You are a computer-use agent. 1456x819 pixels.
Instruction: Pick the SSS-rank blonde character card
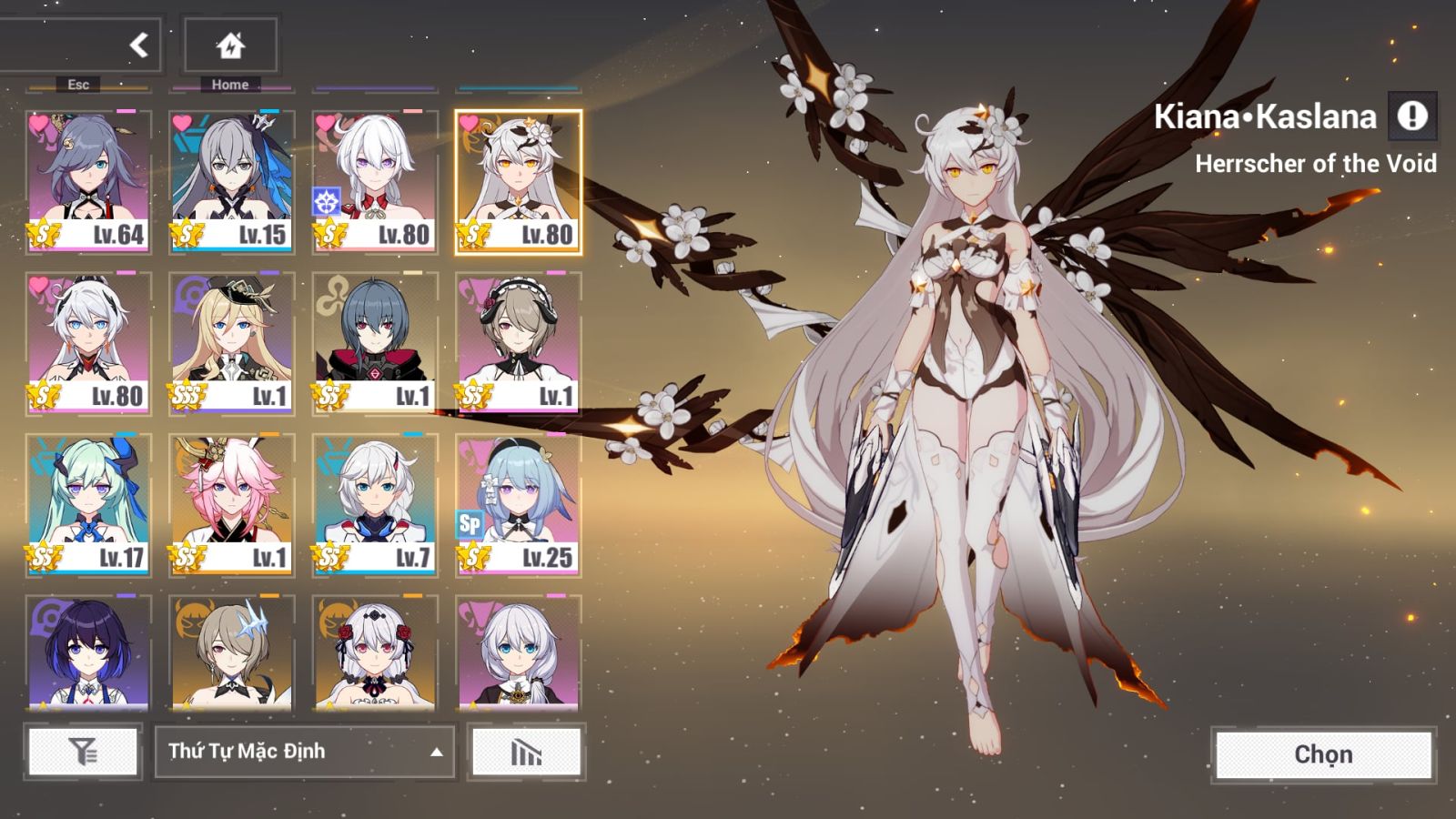point(231,343)
